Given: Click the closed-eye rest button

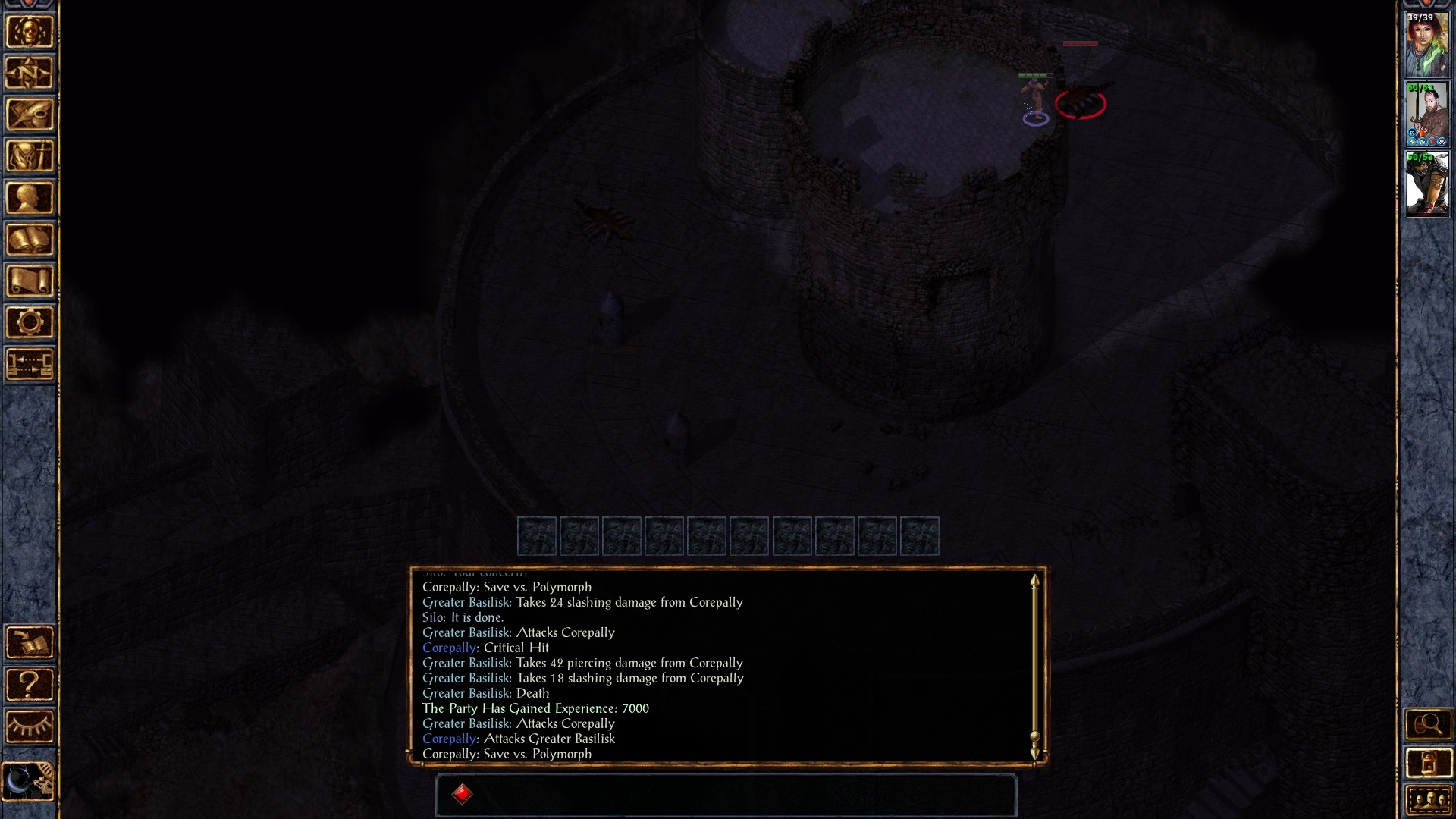Looking at the screenshot, I should 30,726.
